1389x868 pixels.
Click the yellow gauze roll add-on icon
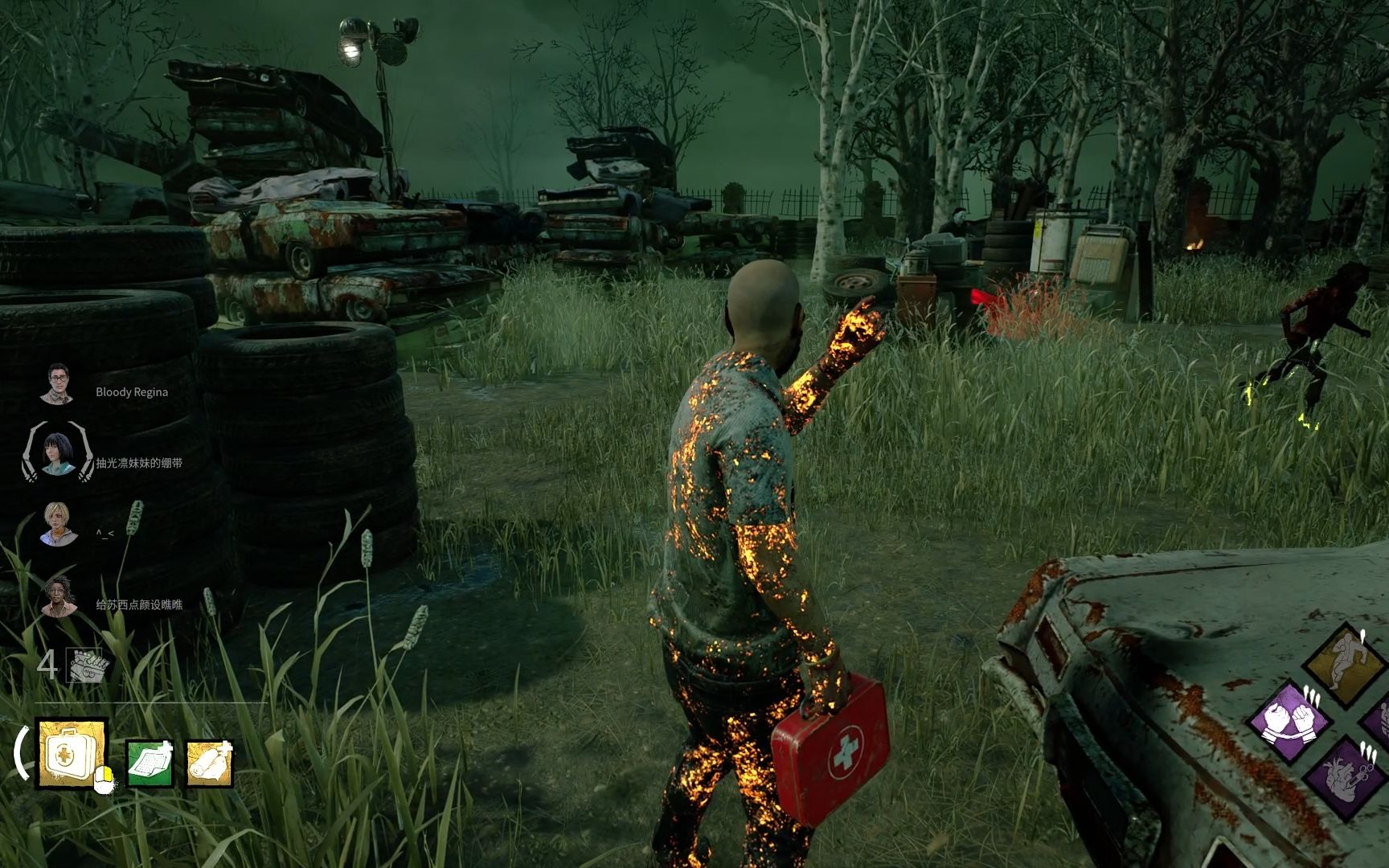point(210,762)
